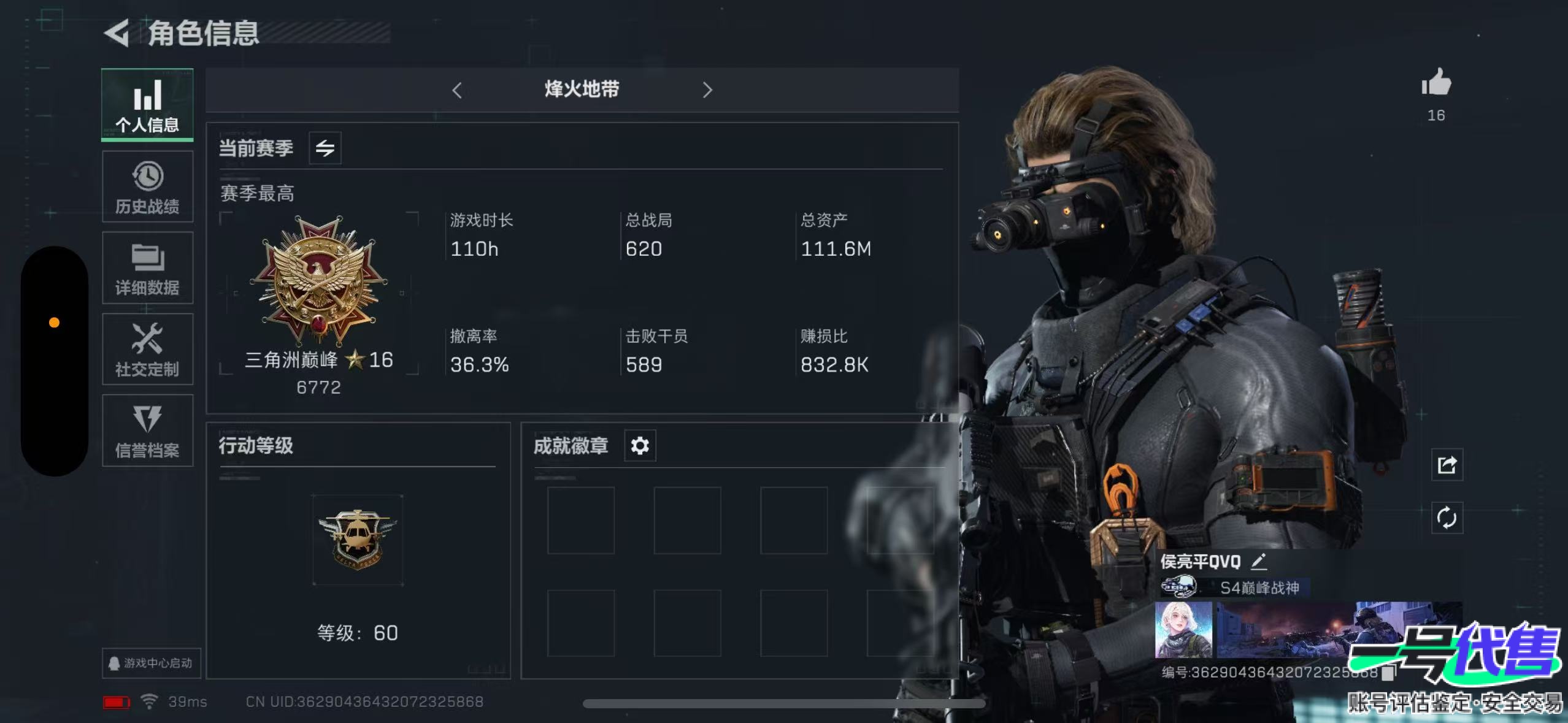1568x723 pixels.
Task: Toggle the 当前赛季 season swap button
Action: pos(325,148)
